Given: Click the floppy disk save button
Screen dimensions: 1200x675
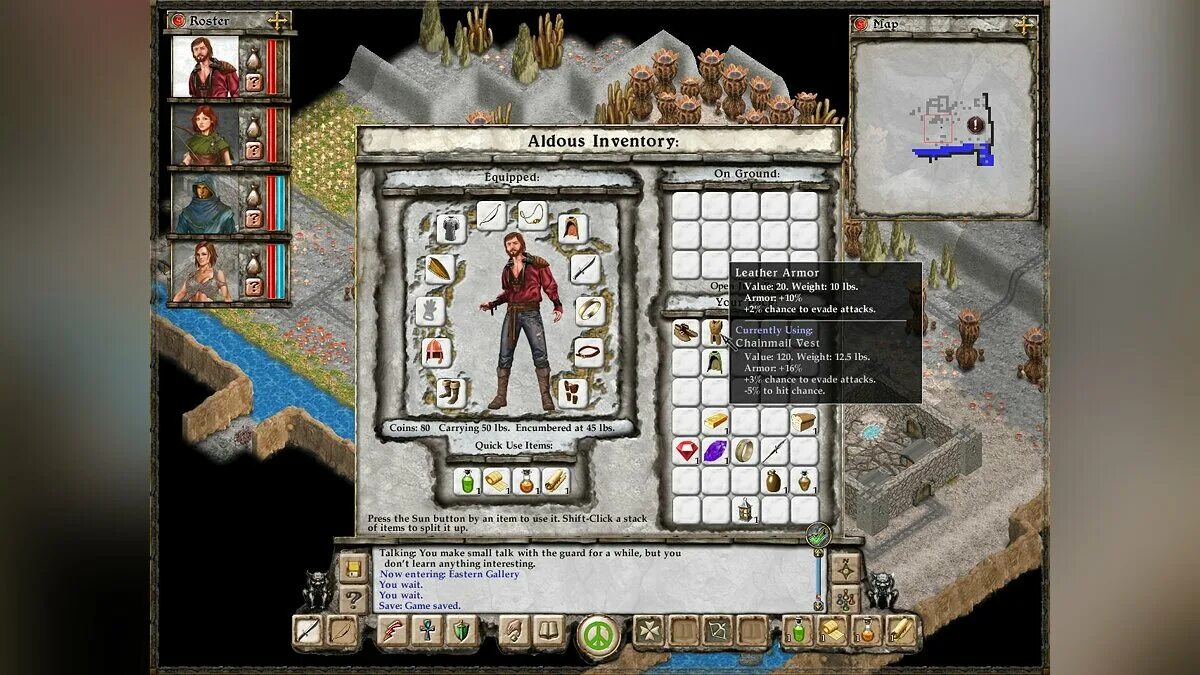Looking at the screenshot, I should click(x=353, y=568).
